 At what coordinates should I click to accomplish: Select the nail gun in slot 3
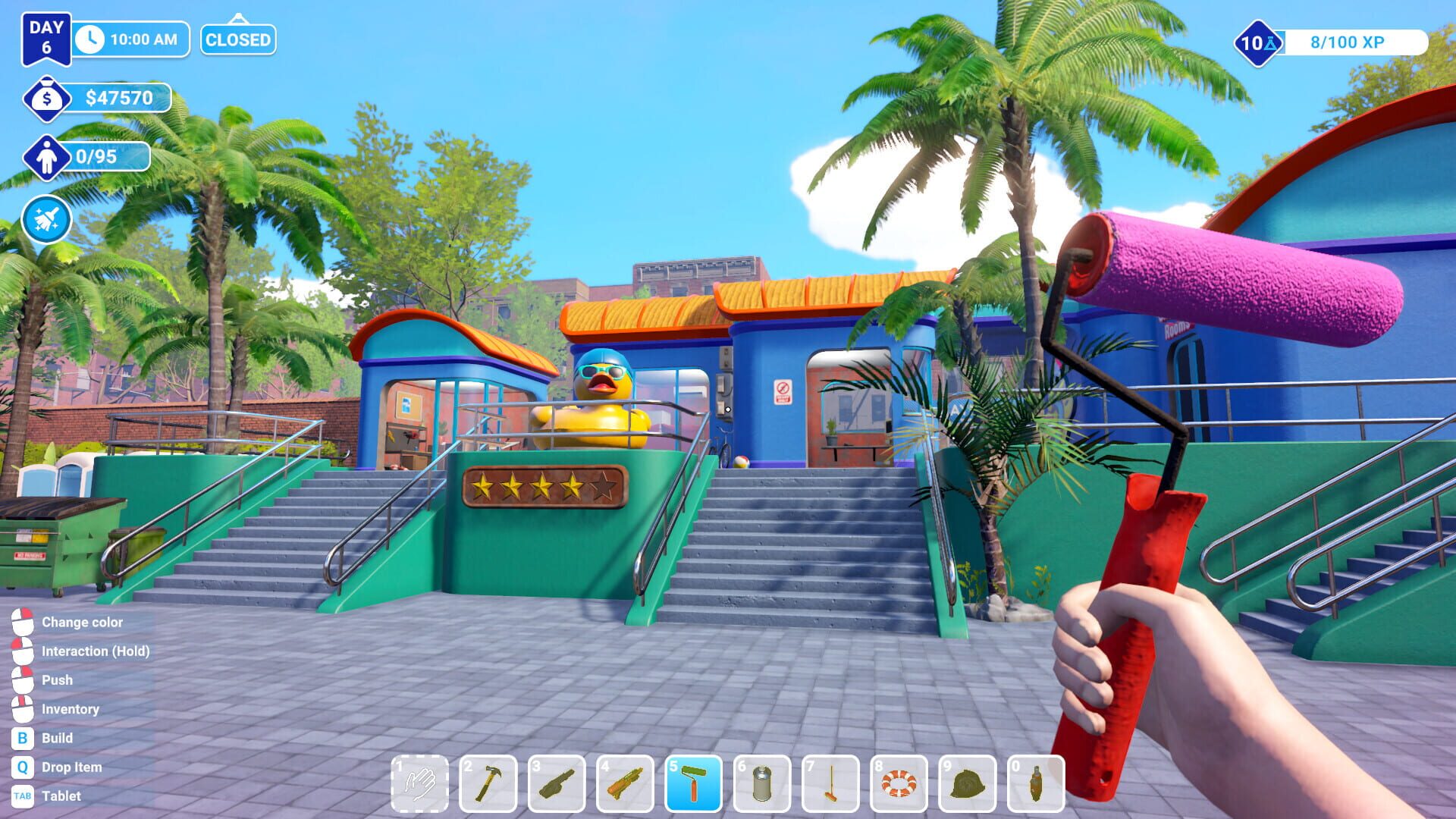point(557,779)
